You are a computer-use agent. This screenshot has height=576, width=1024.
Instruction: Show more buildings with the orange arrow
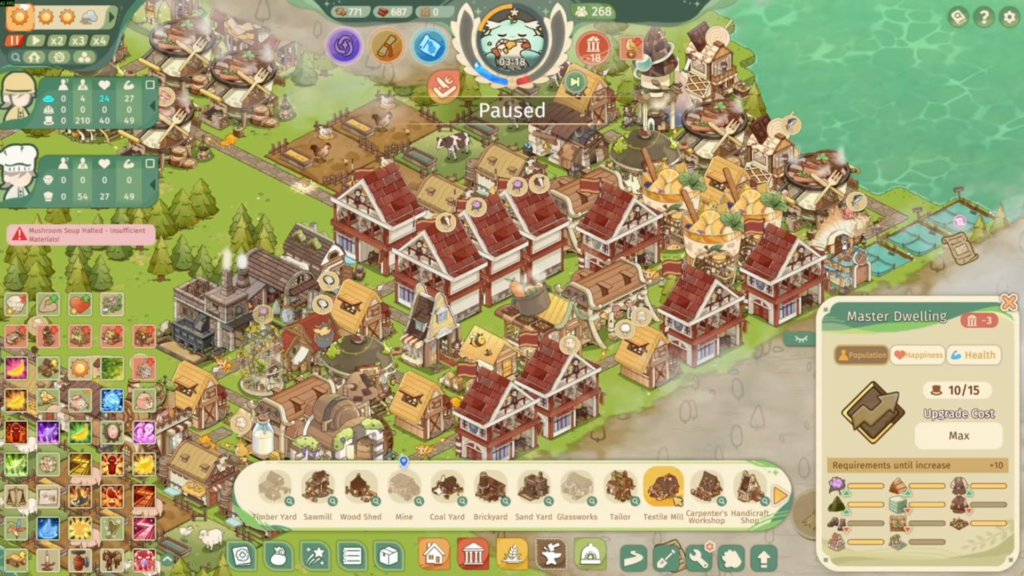[780, 496]
